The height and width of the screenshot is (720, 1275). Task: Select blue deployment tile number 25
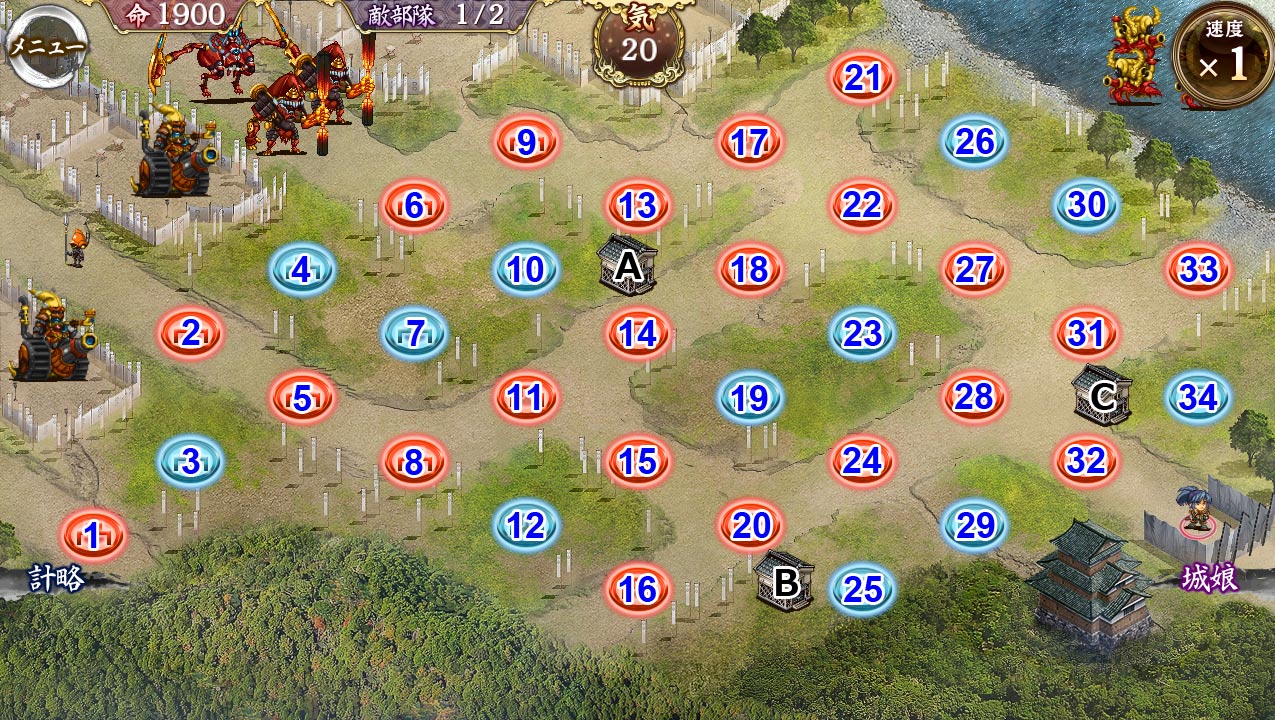[x=862, y=590]
